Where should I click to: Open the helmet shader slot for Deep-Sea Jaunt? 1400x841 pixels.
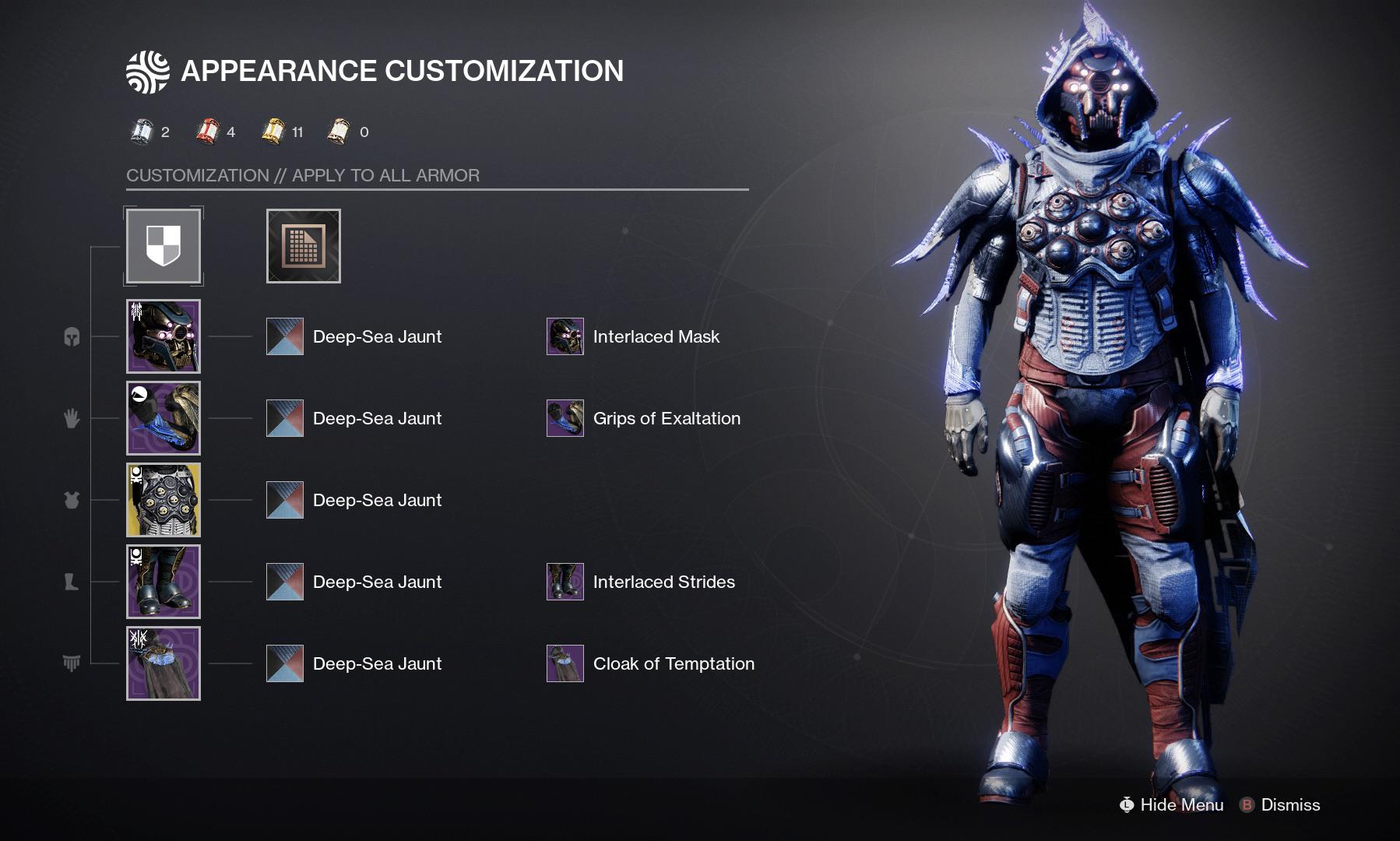[x=284, y=336]
